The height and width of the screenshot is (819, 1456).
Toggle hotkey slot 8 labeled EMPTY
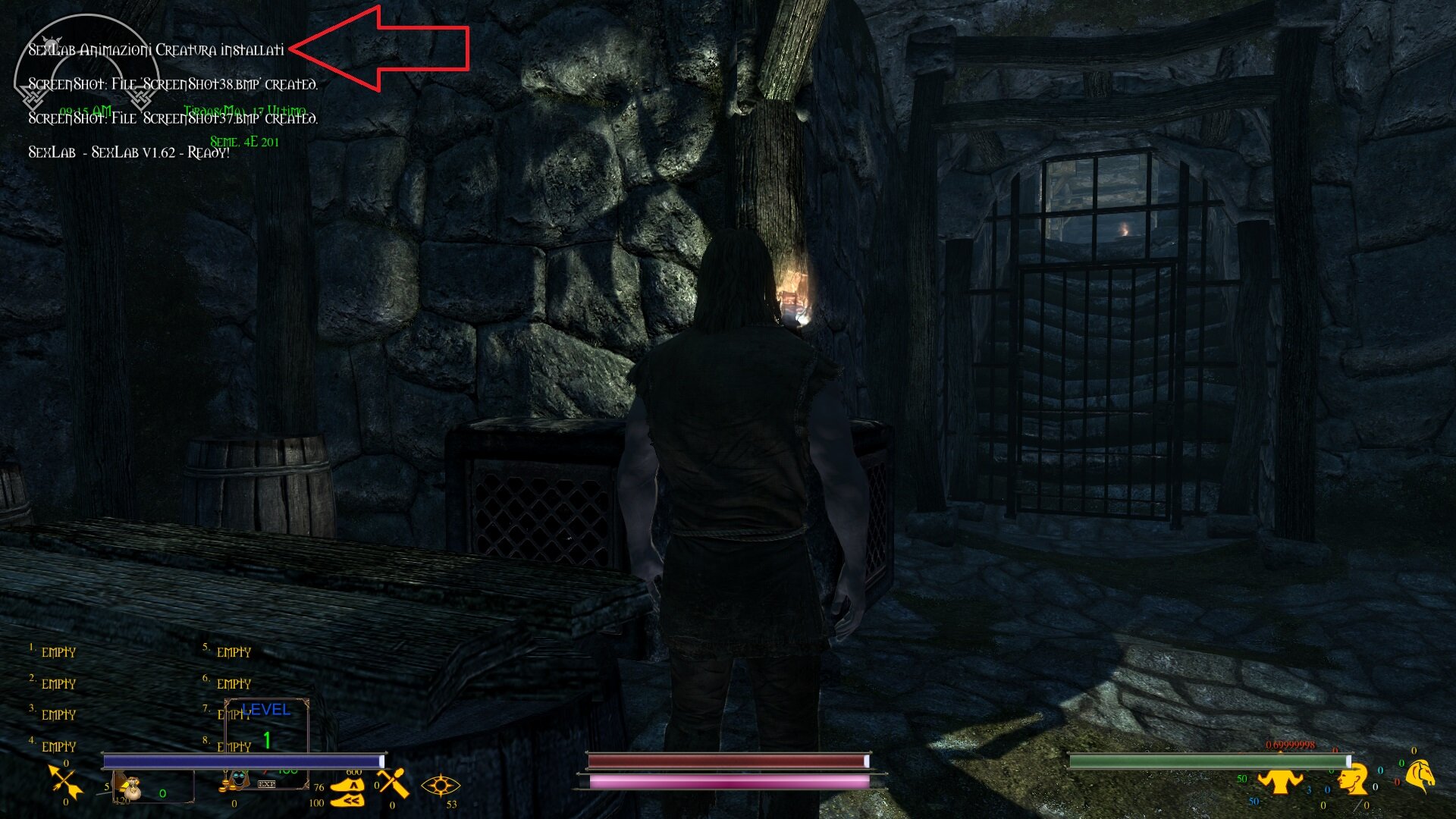(234, 747)
